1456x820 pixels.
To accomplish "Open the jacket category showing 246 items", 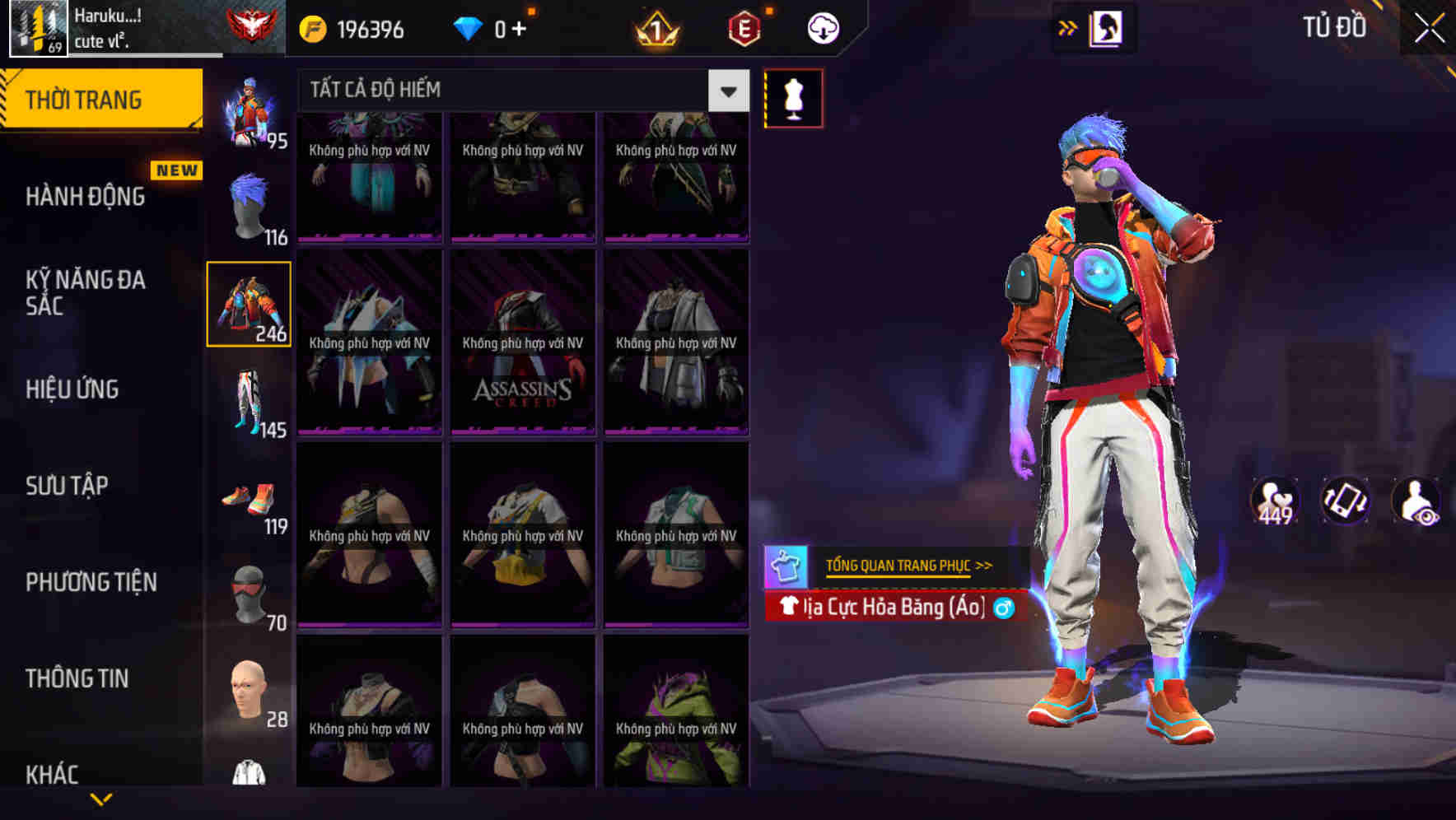I will [250, 305].
